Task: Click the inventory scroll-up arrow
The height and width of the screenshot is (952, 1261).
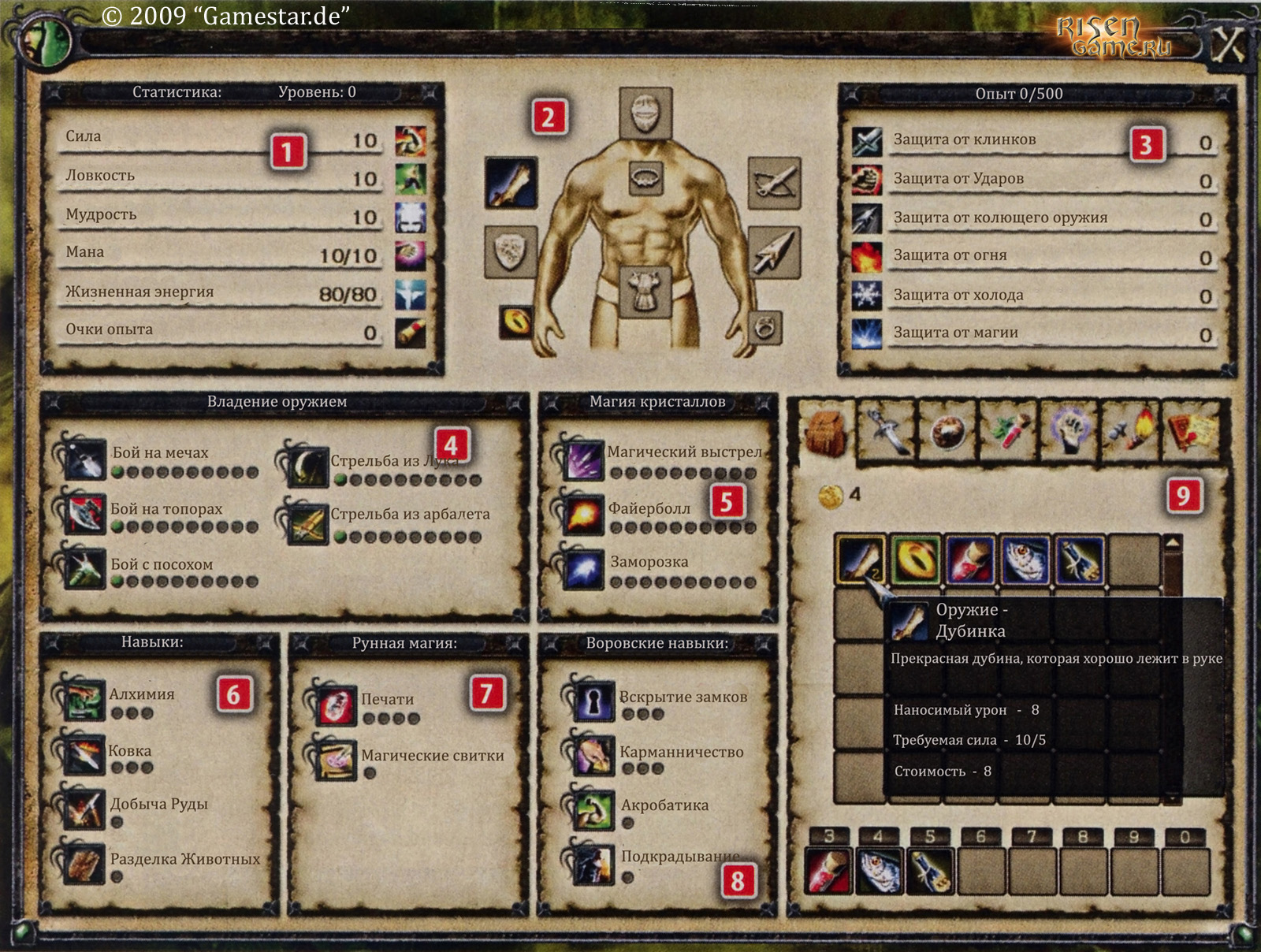Action: tap(1173, 544)
